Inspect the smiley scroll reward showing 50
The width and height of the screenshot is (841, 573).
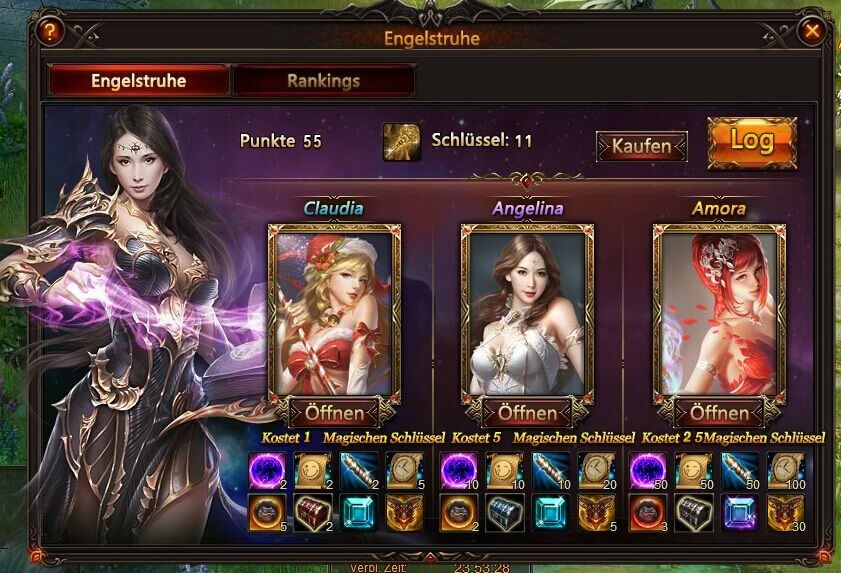[x=694, y=470]
